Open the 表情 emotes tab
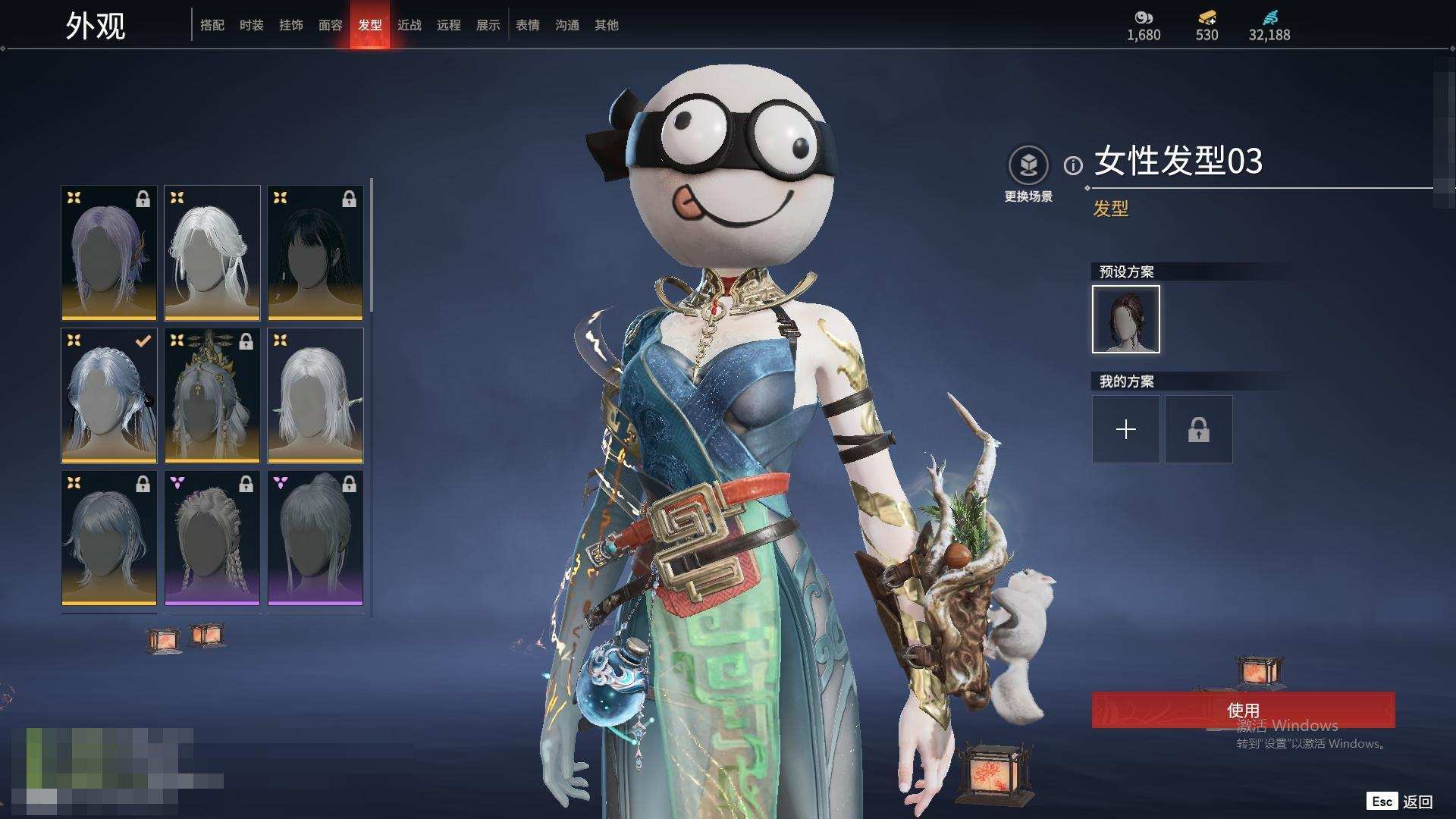Viewport: 1456px width, 819px height. [528, 25]
